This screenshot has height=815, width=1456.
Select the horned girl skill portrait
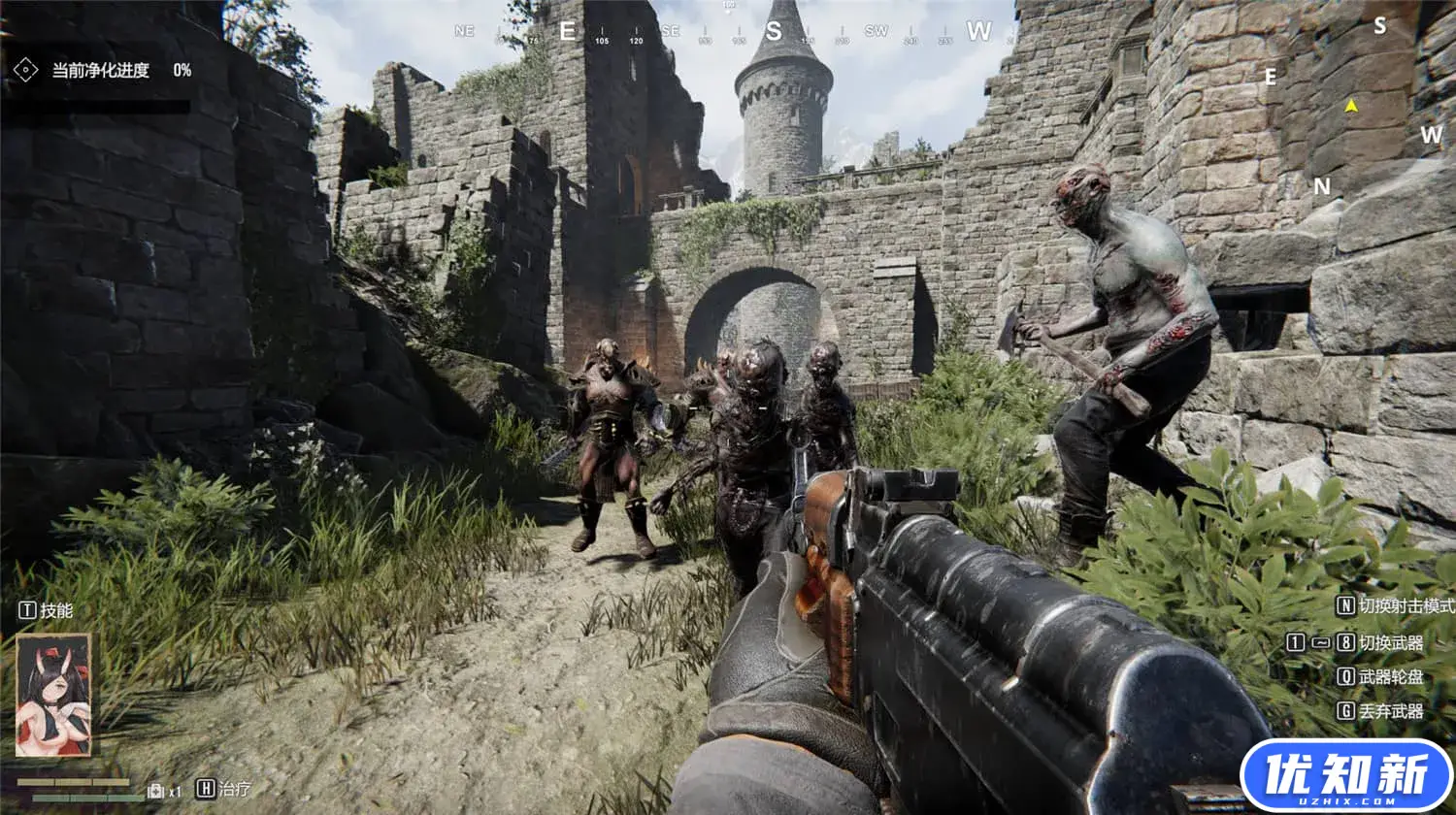pos(53,695)
